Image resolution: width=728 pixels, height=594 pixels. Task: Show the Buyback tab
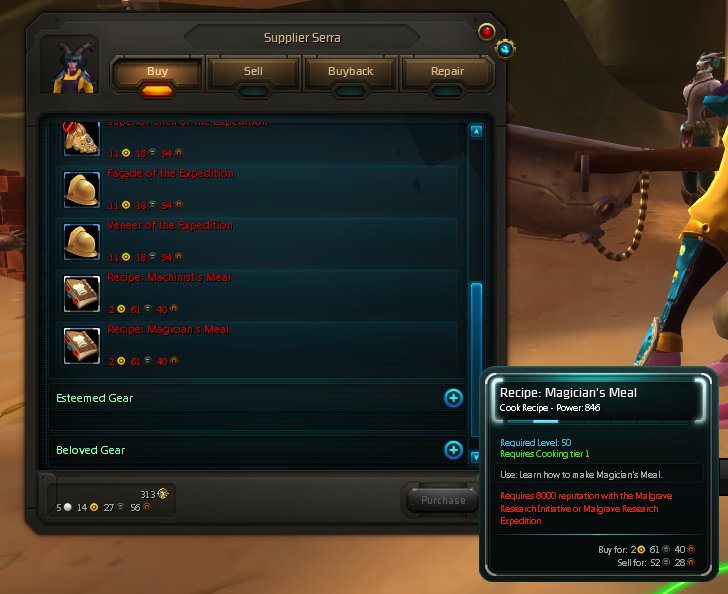tap(350, 72)
